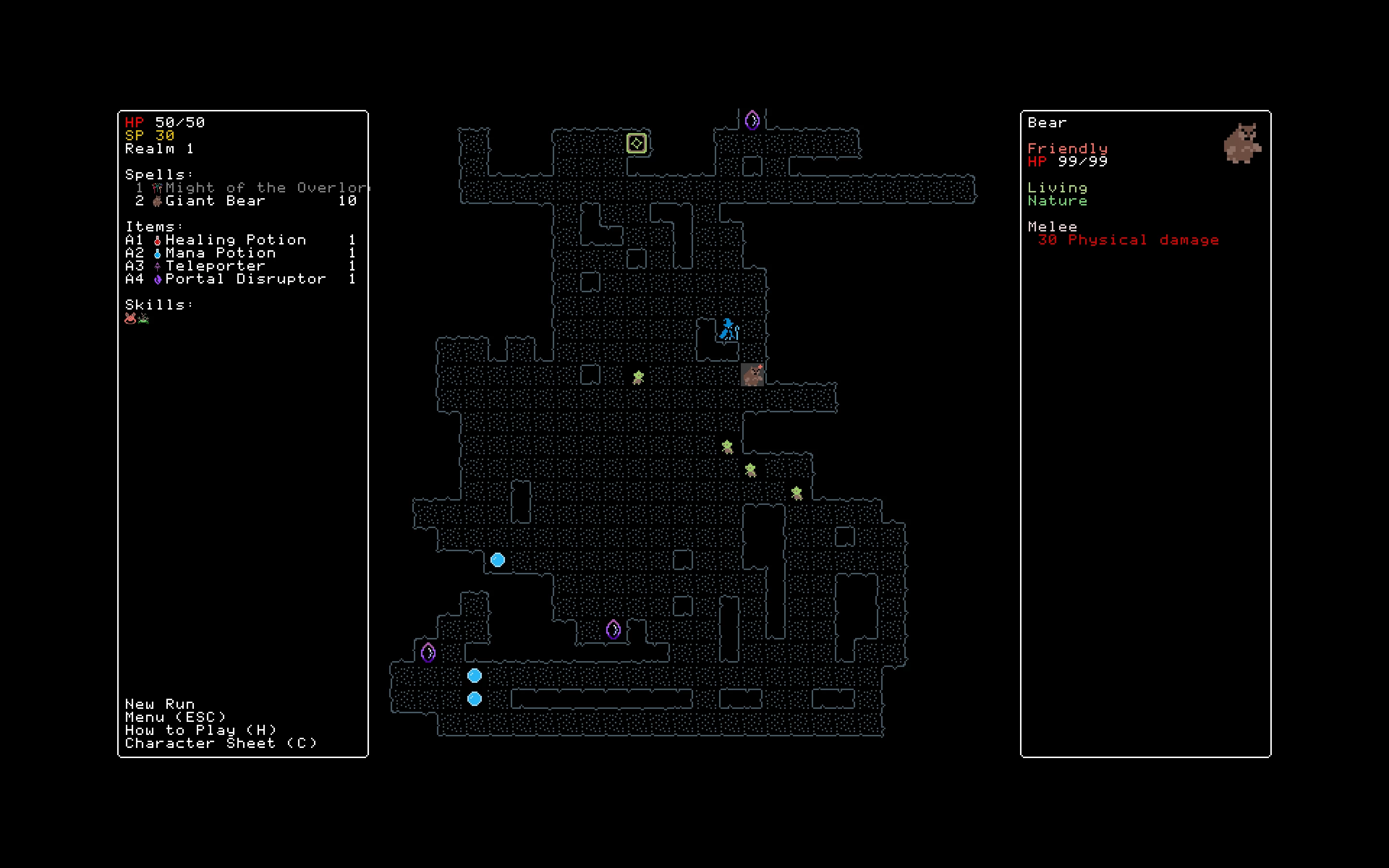Use the Healing Potion item
Viewport: 1389px width, 868px height.
pyautogui.click(x=235, y=240)
